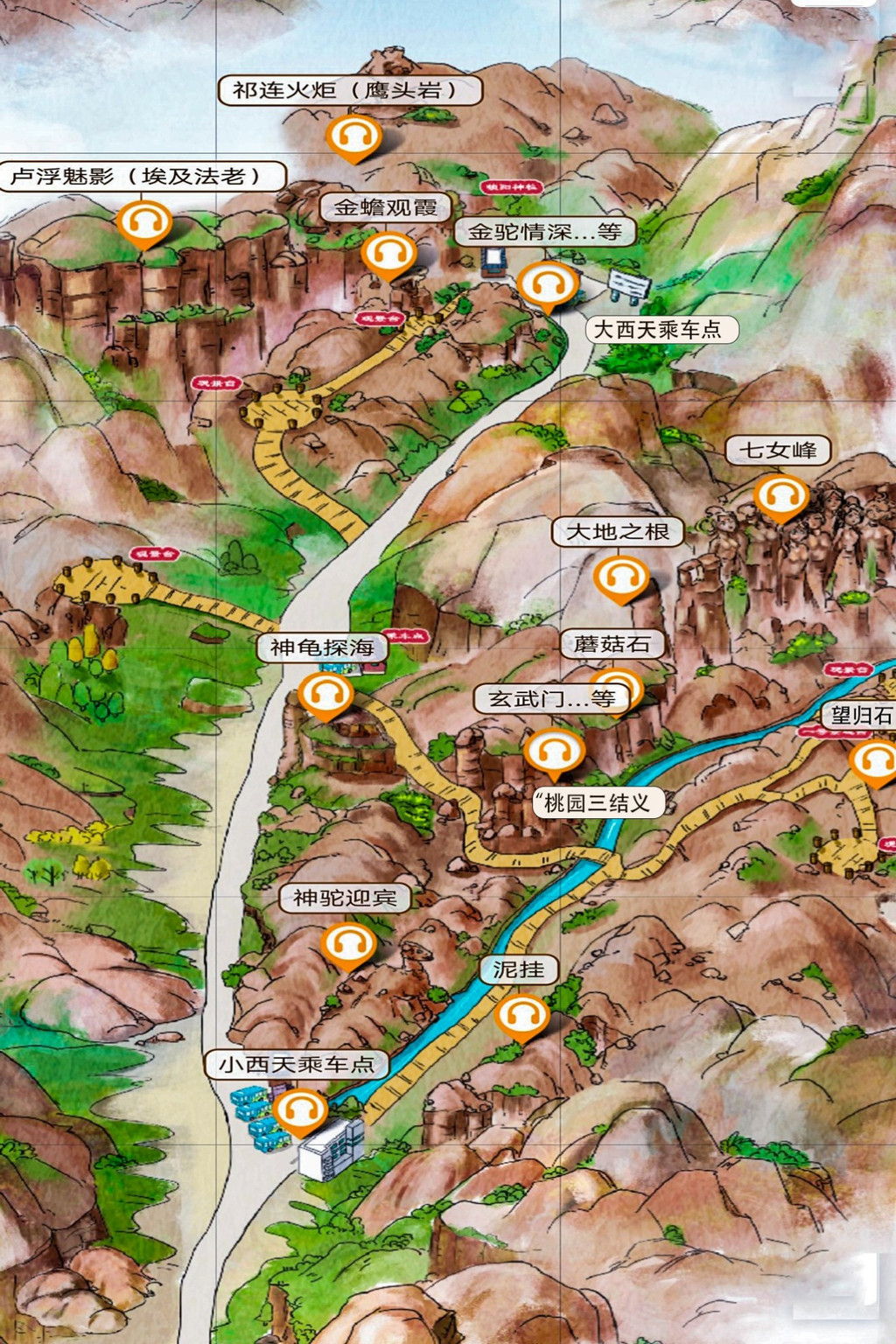Open the 小西天乘车点 audio marker
This screenshot has width=896, height=1344.
point(301,1110)
